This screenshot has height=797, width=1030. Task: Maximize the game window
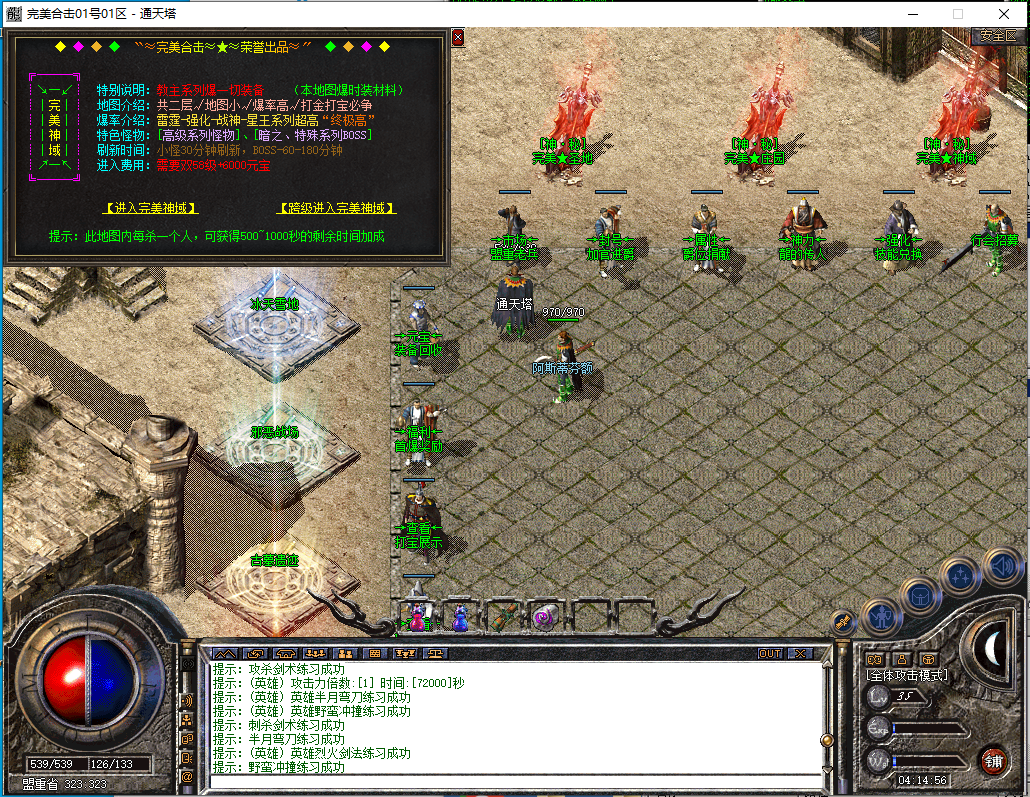[957, 14]
